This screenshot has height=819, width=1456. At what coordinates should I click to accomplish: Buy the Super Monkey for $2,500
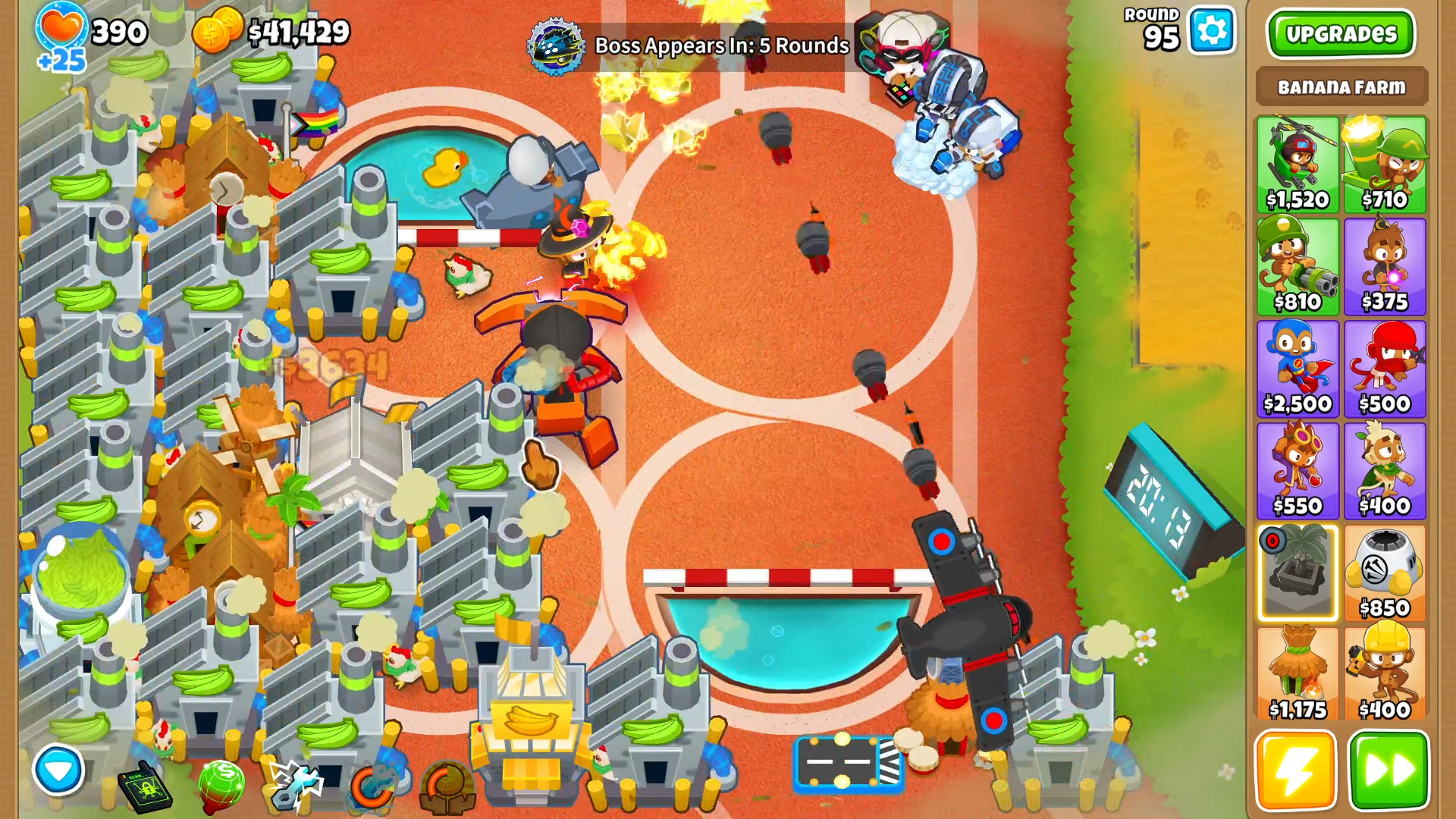[1298, 369]
